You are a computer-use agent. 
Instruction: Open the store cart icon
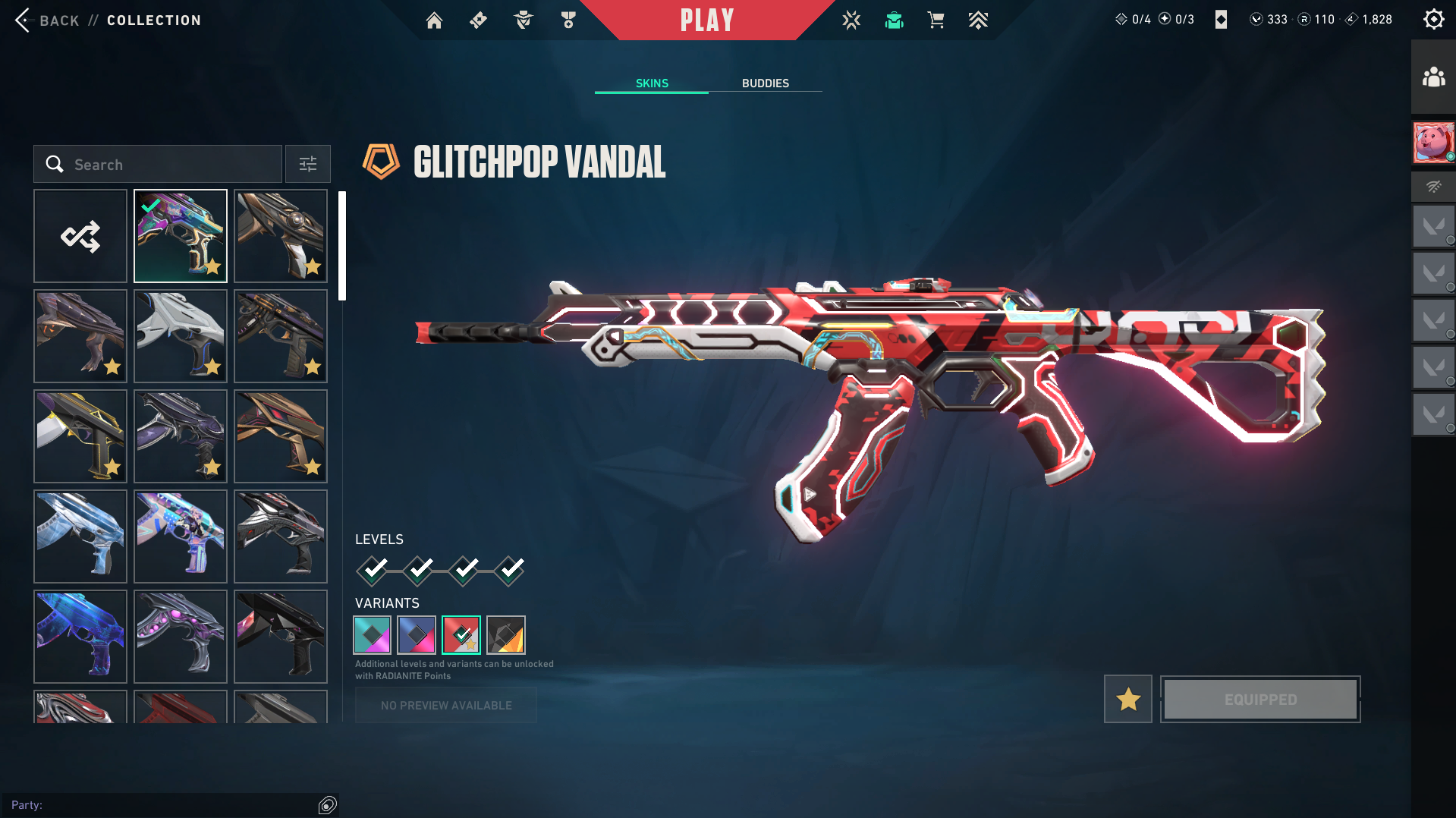click(x=936, y=20)
